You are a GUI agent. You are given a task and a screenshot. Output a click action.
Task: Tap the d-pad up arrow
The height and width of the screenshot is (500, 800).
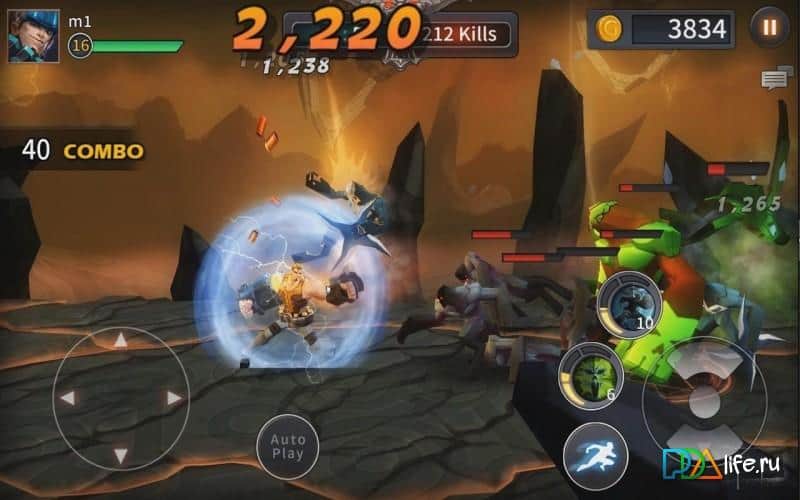point(120,343)
